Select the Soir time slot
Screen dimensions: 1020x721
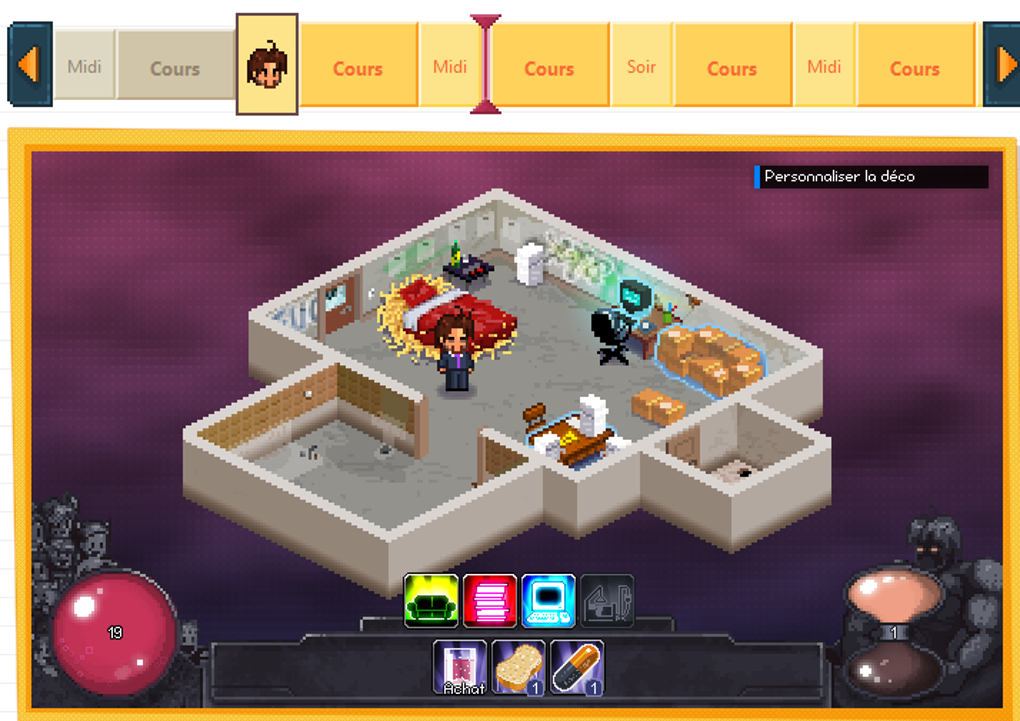point(641,67)
